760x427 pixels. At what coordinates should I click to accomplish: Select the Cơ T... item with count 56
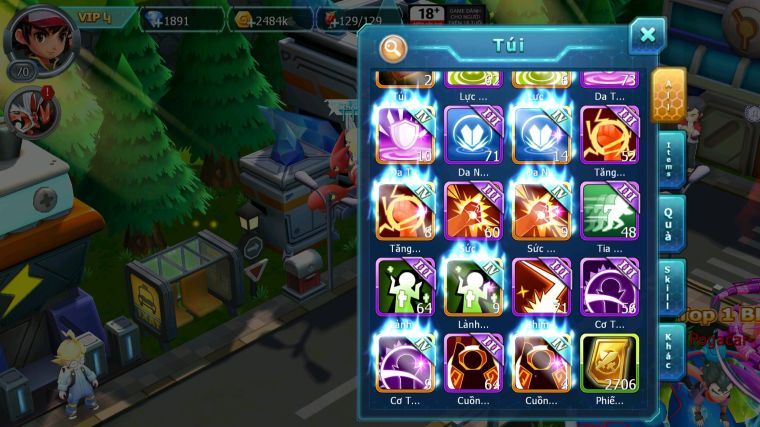[609, 286]
